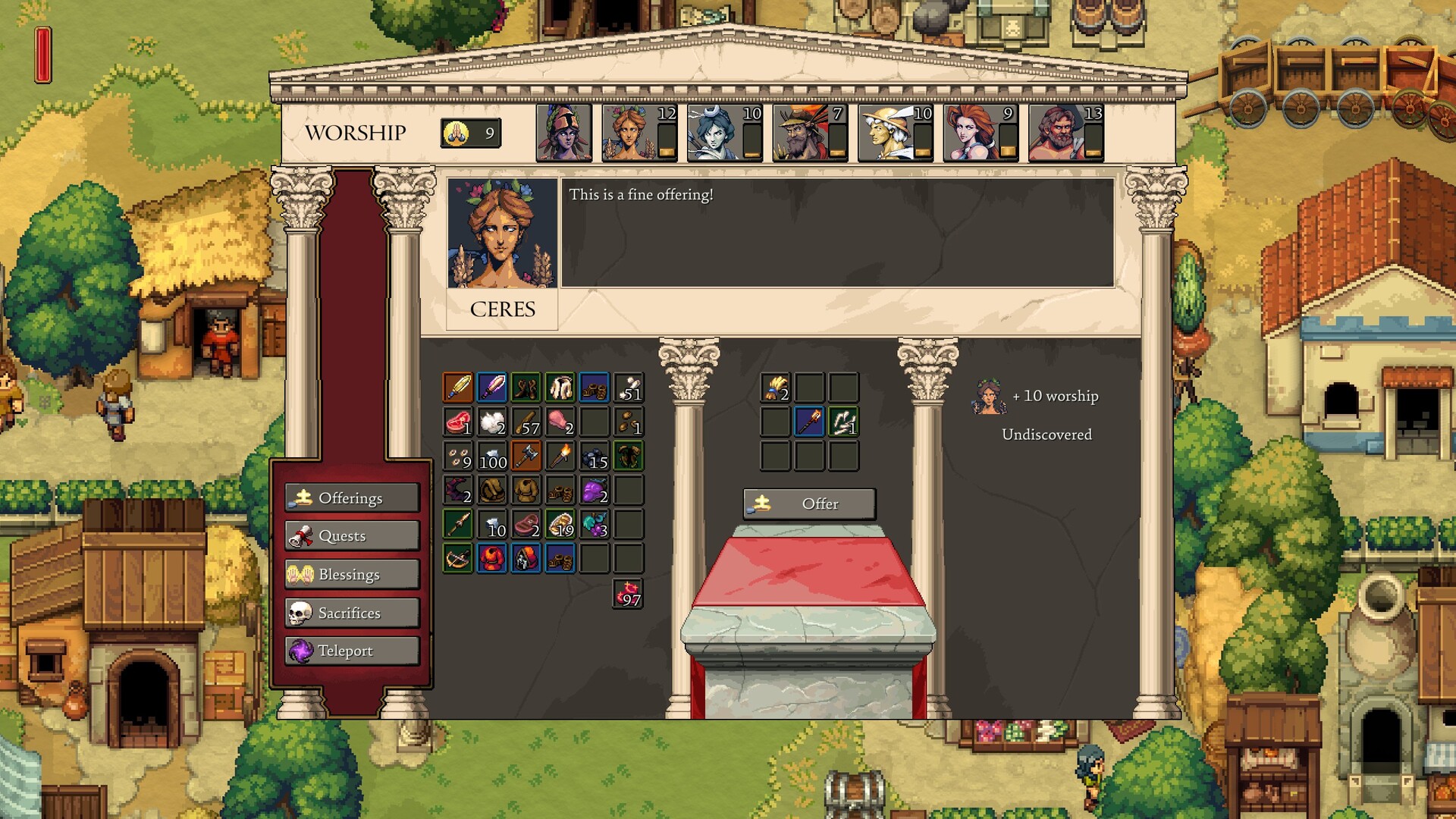Select the purple dagger in the inventory
1456x819 pixels.
[491, 388]
